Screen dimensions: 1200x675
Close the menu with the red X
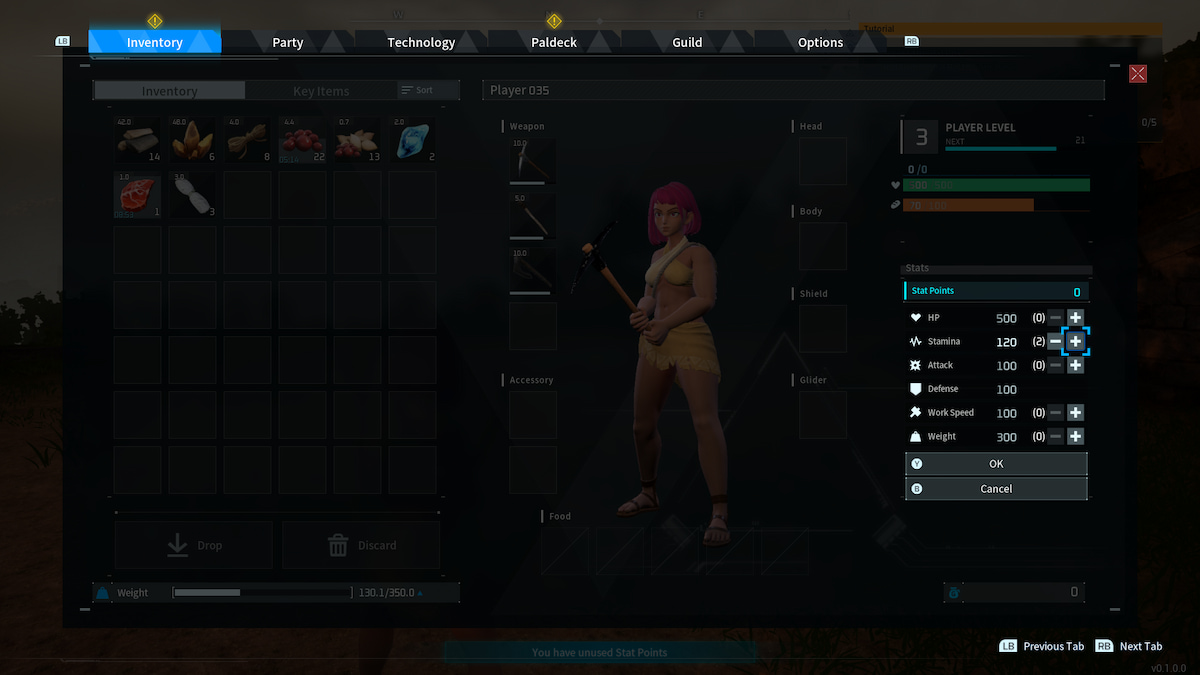(1137, 74)
